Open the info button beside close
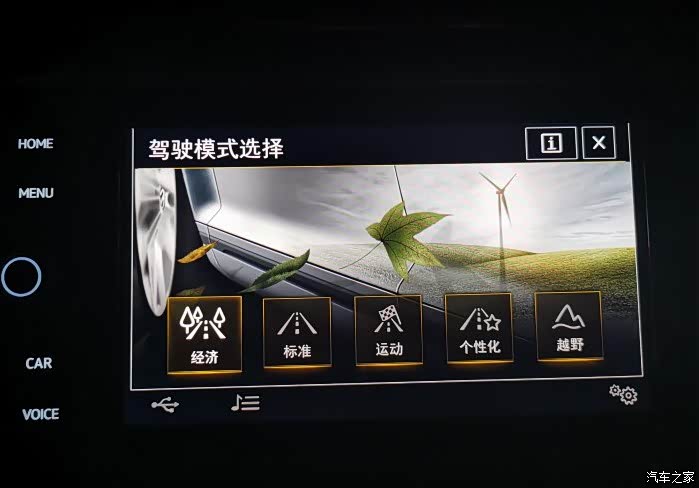 coord(551,143)
